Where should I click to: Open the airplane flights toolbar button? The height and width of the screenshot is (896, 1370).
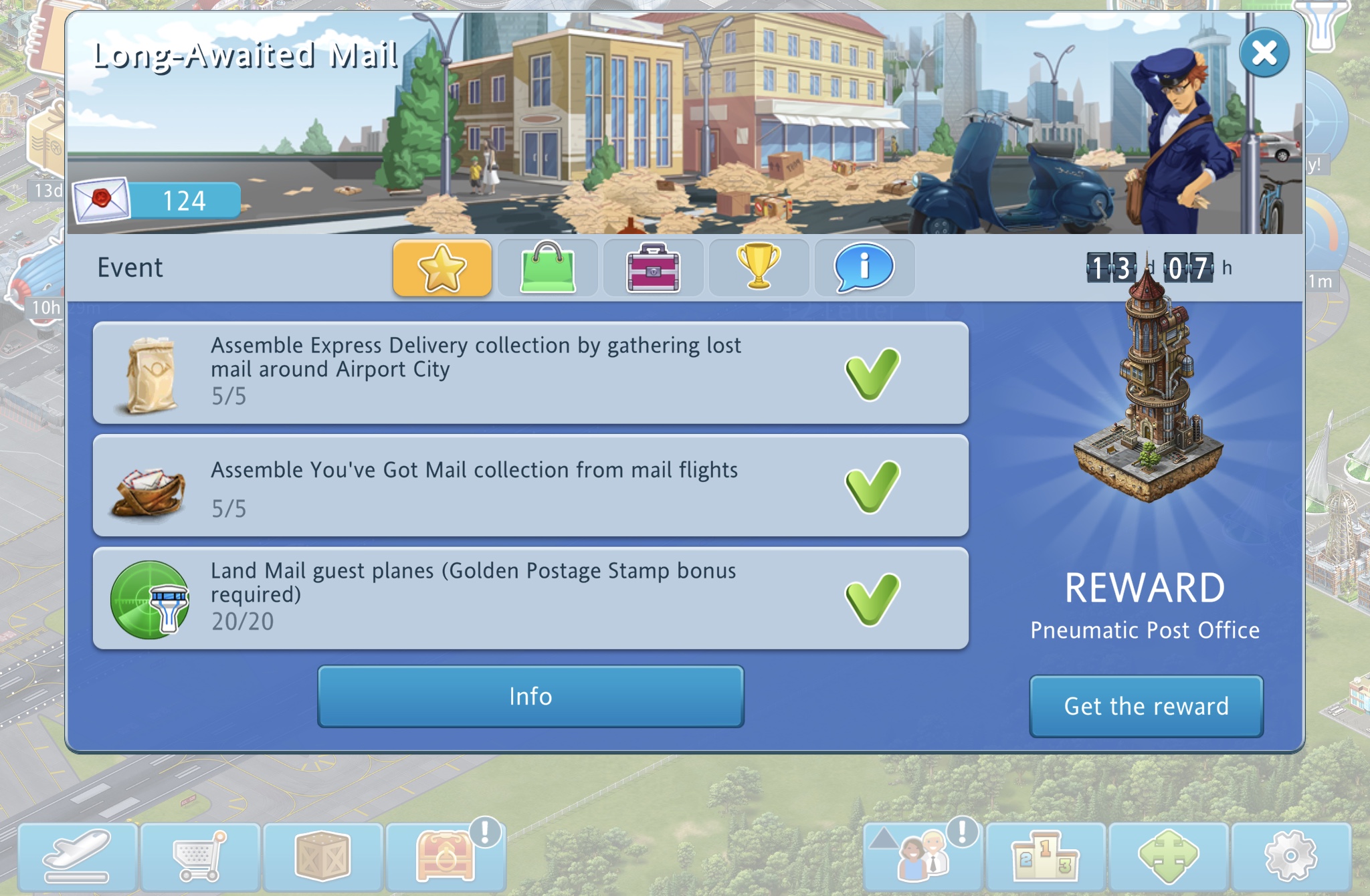(78, 857)
